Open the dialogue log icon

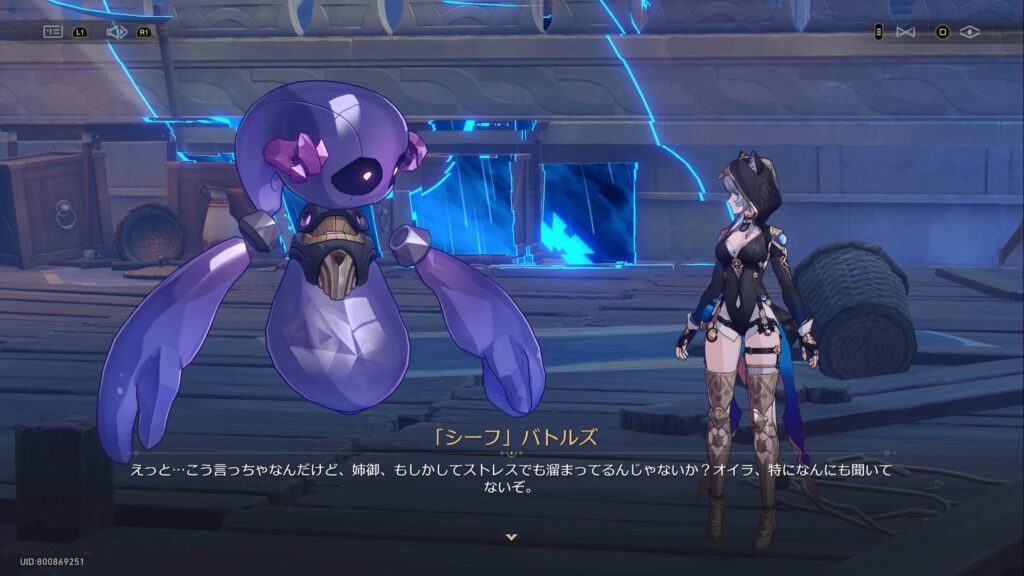click(x=53, y=32)
